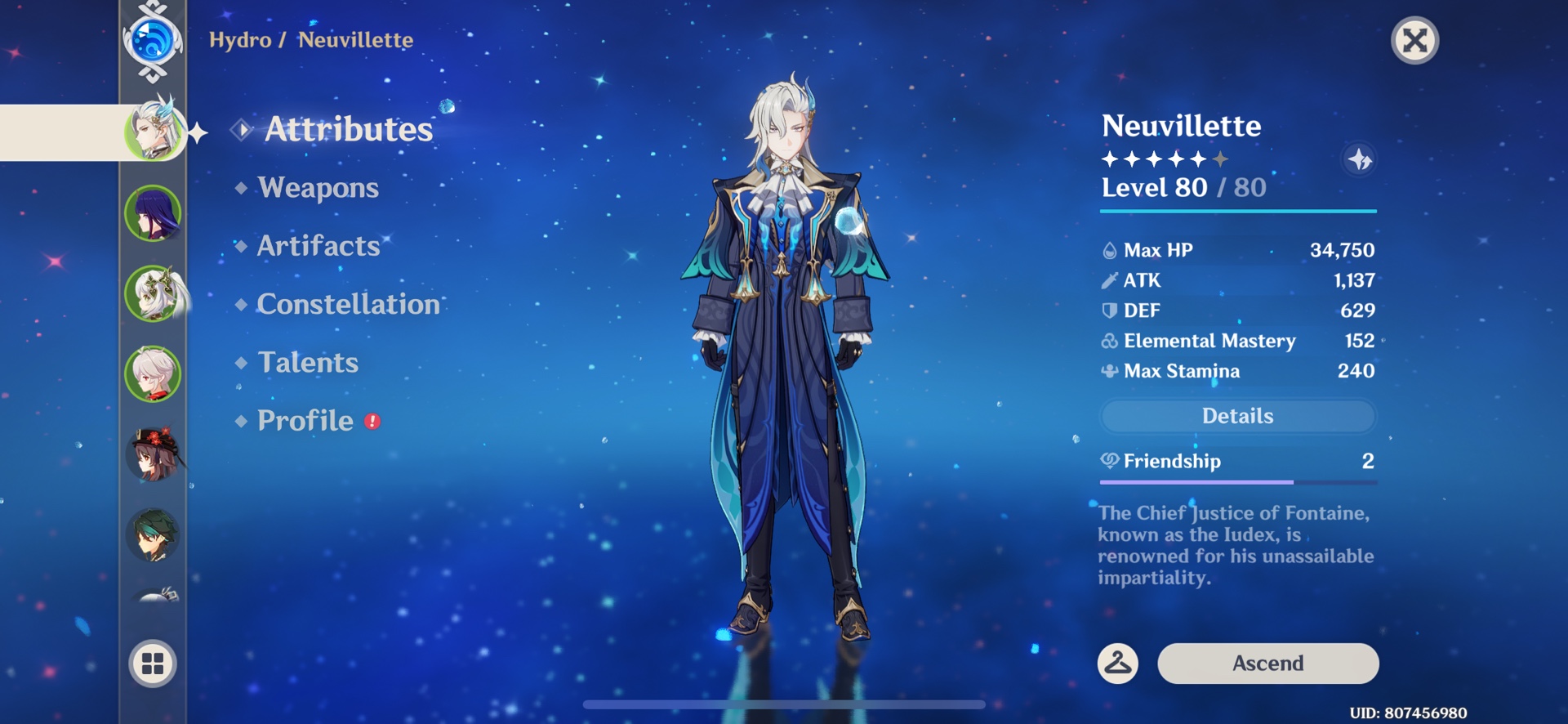Open the Details stats panel
Image resolution: width=1568 pixels, height=724 pixels.
coord(1237,416)
